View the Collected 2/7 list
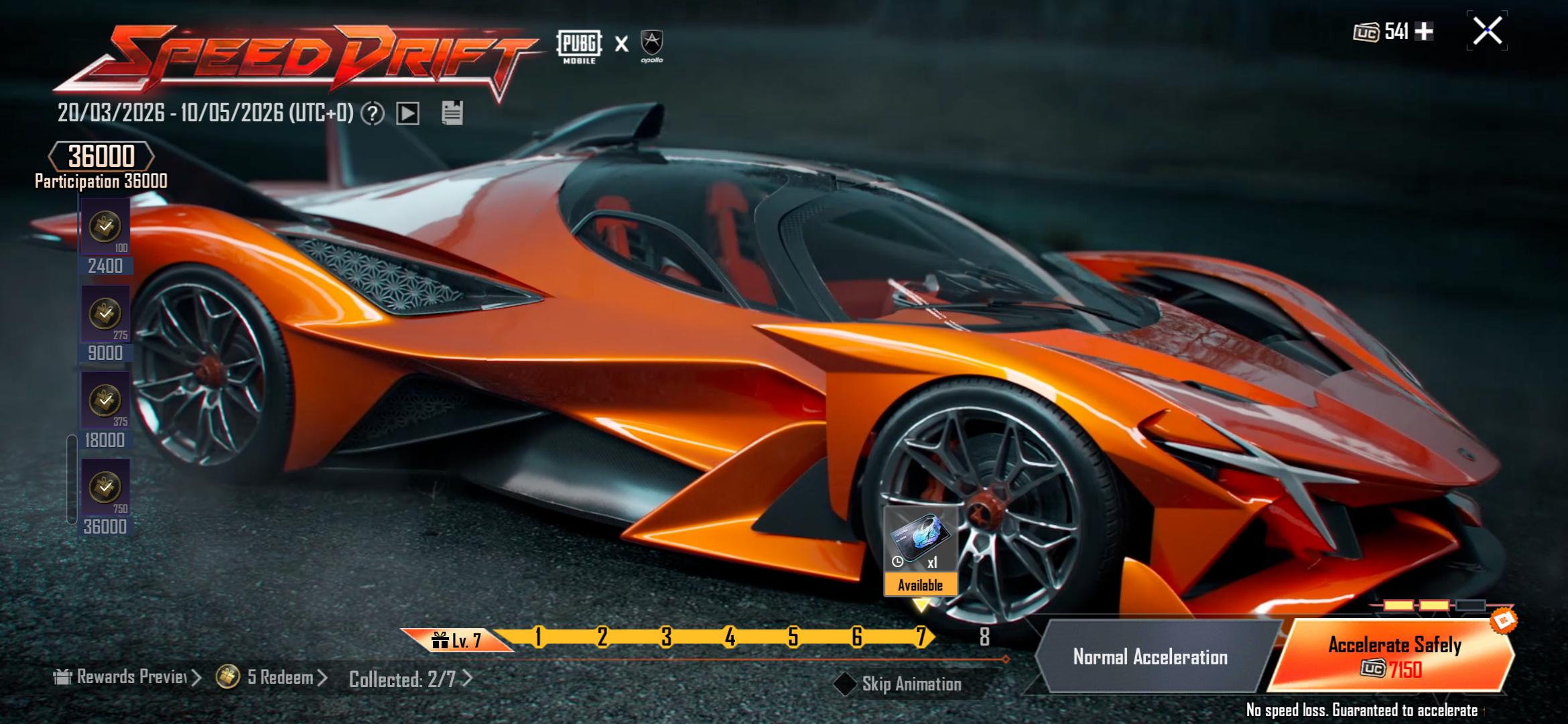This screenshot has height=724, width=1568. pyautogui.click(x=410, y=680)
